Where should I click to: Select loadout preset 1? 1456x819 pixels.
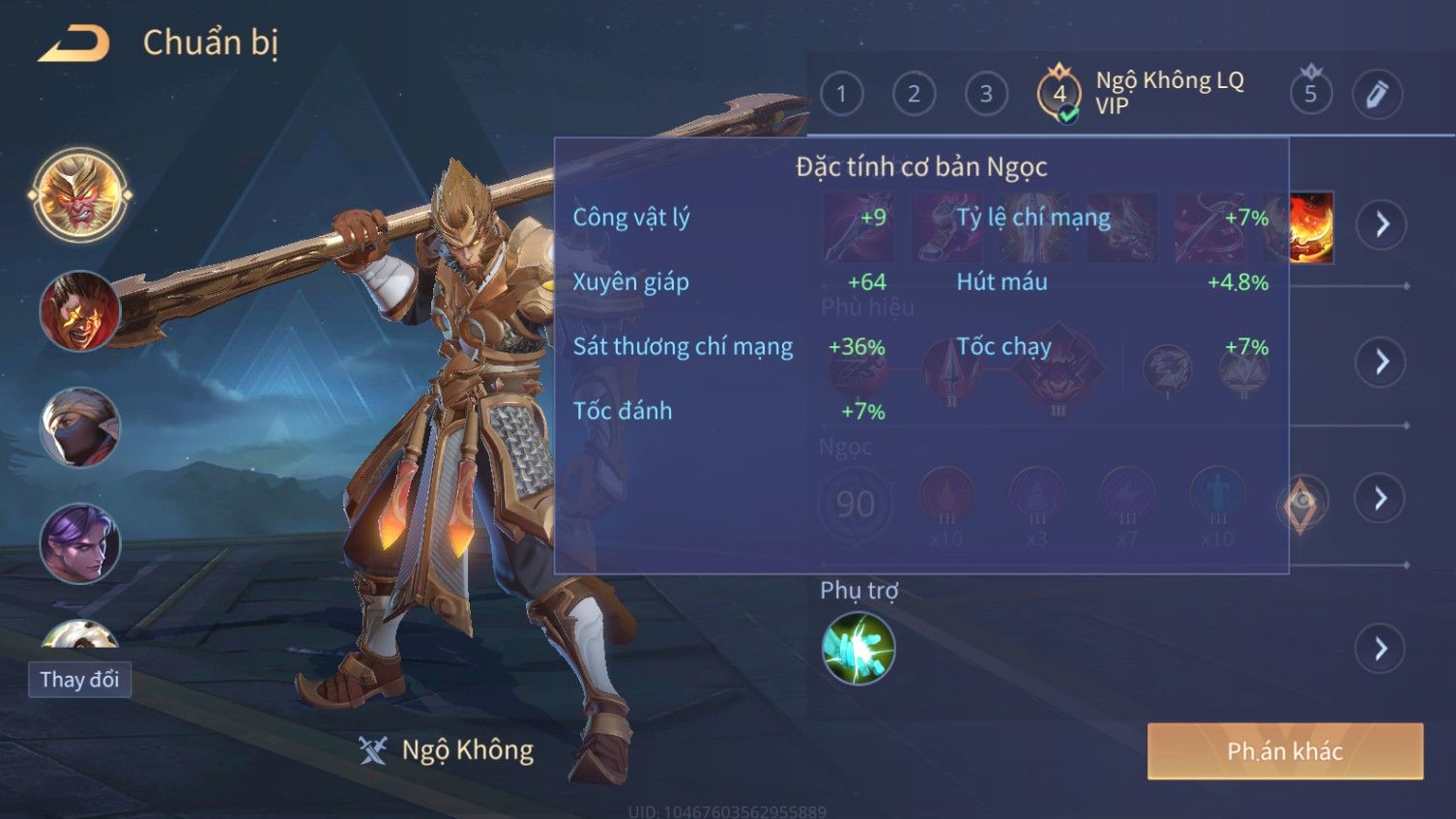tap(841, 94)
